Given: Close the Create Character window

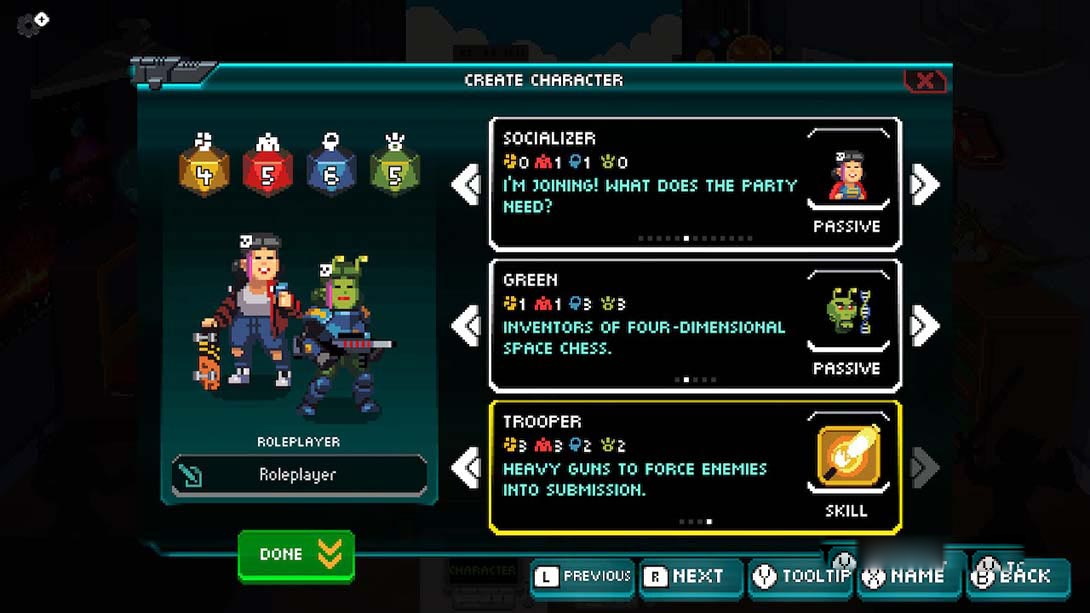Looking at the screenshot, I should point(925,81).
